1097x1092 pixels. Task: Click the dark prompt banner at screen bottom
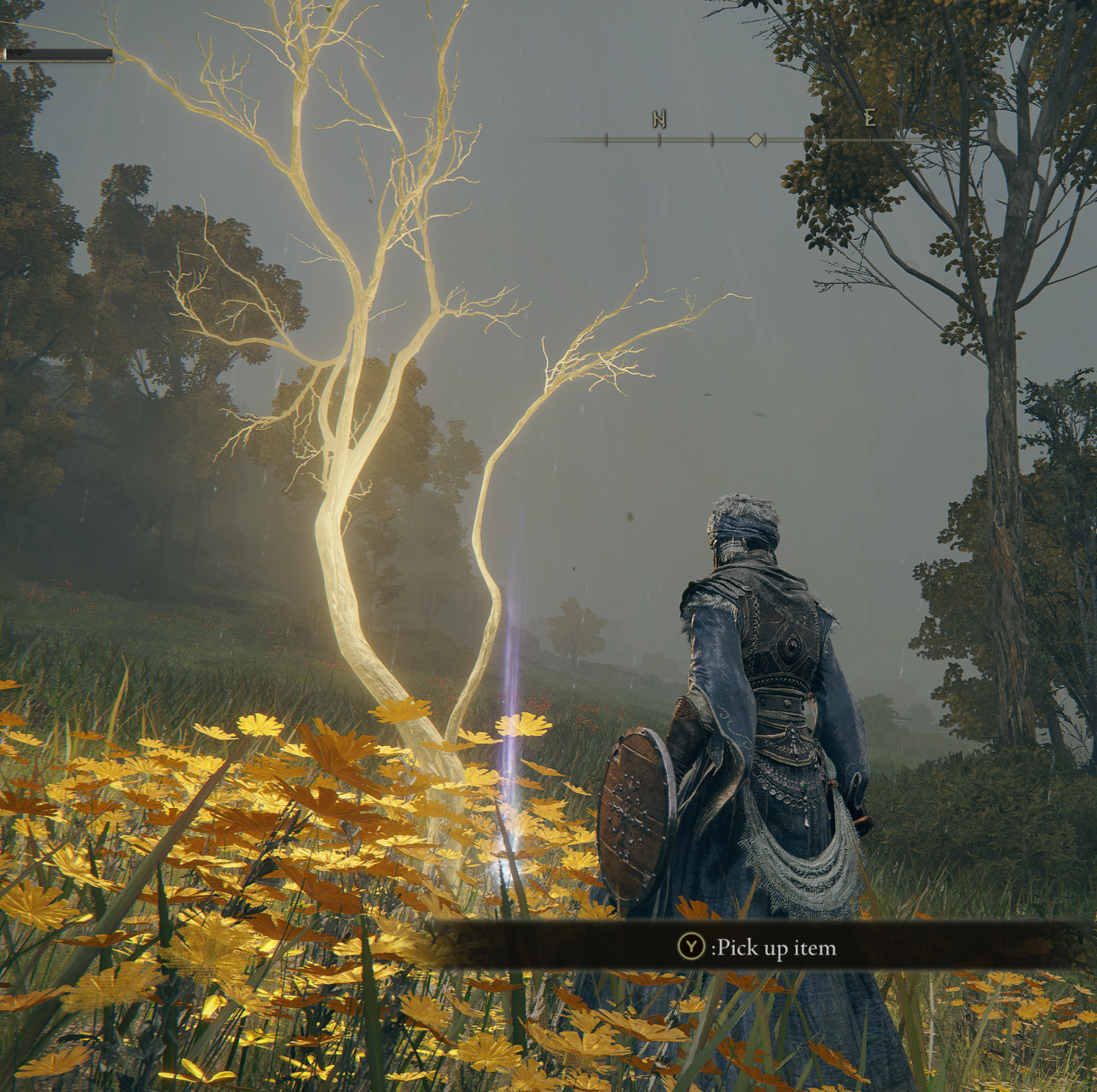543,948
